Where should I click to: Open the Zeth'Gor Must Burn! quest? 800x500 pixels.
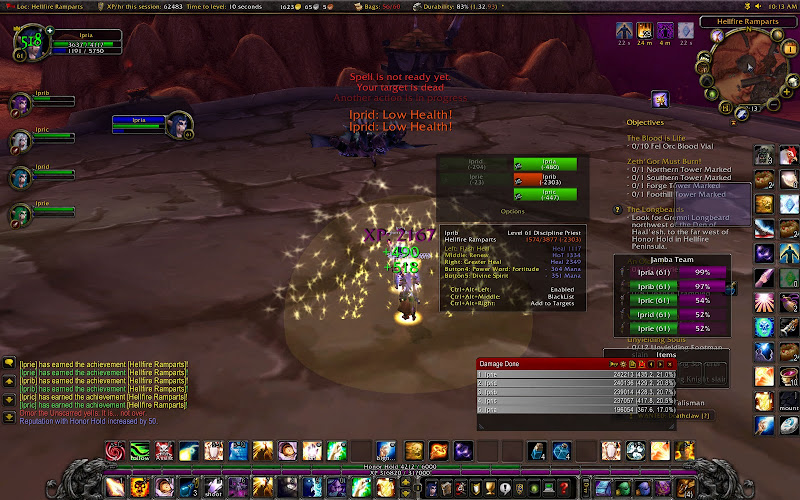(667, 160)
